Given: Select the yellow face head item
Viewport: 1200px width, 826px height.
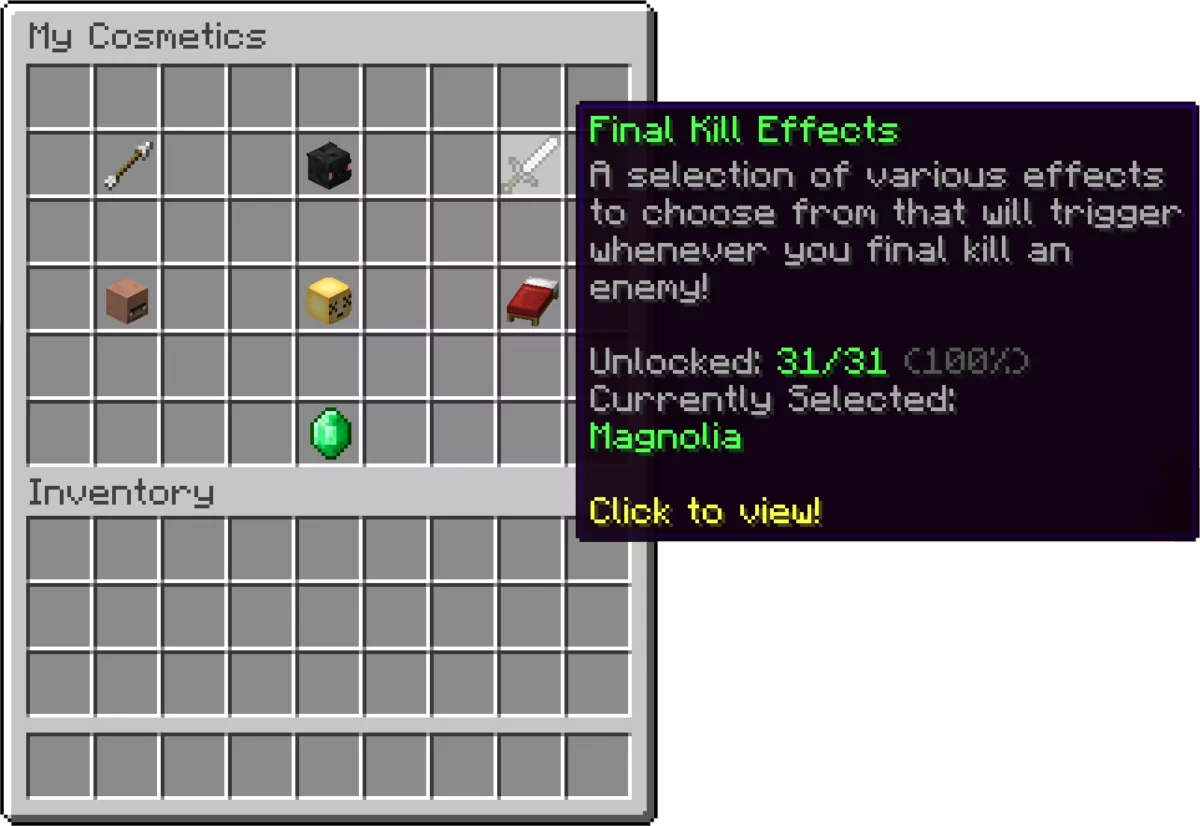Looking at the screenshot, I should (329, 300).
